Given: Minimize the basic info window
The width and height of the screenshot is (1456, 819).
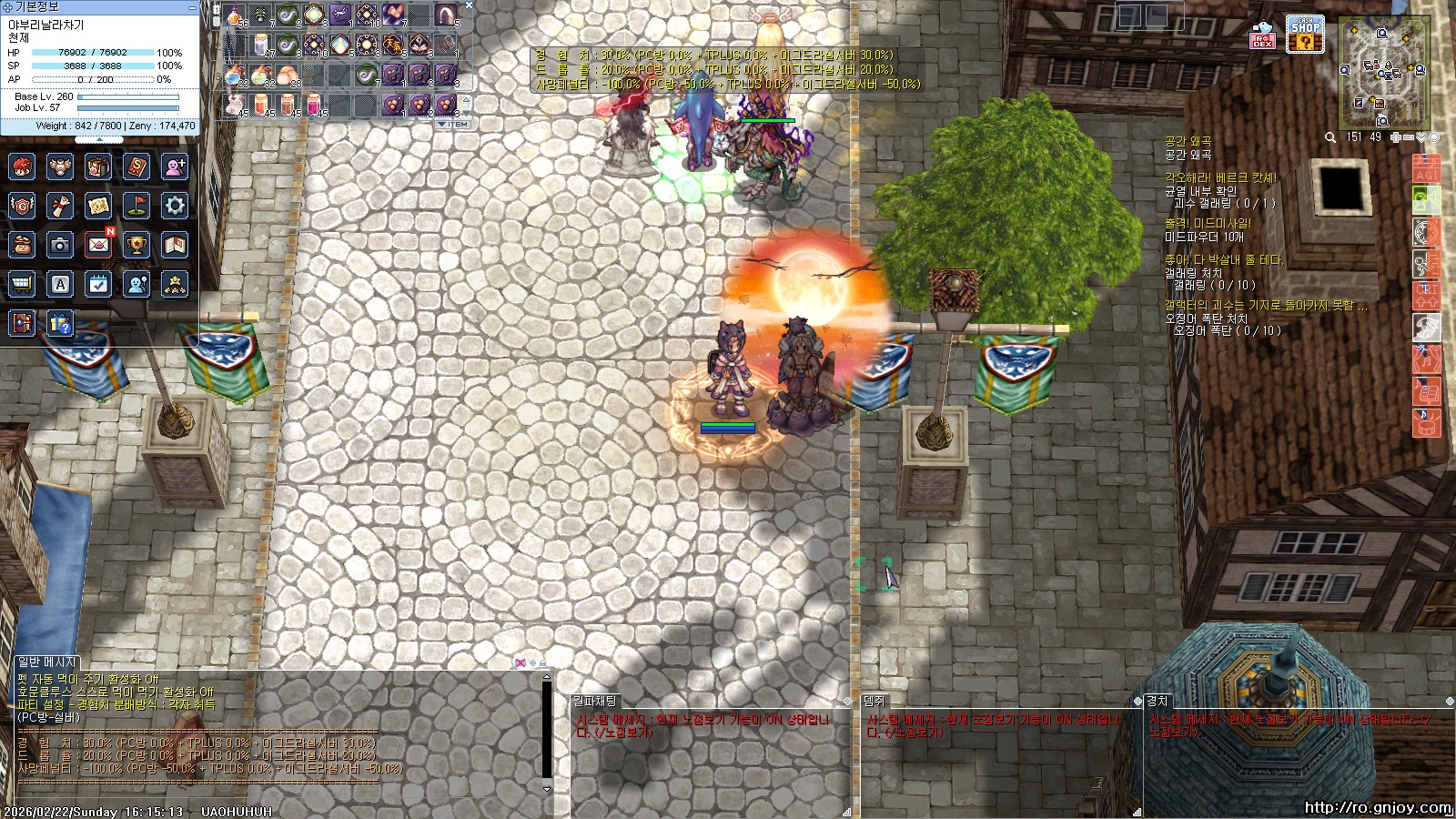Looking at the screenshot, I should coord(192,7).
